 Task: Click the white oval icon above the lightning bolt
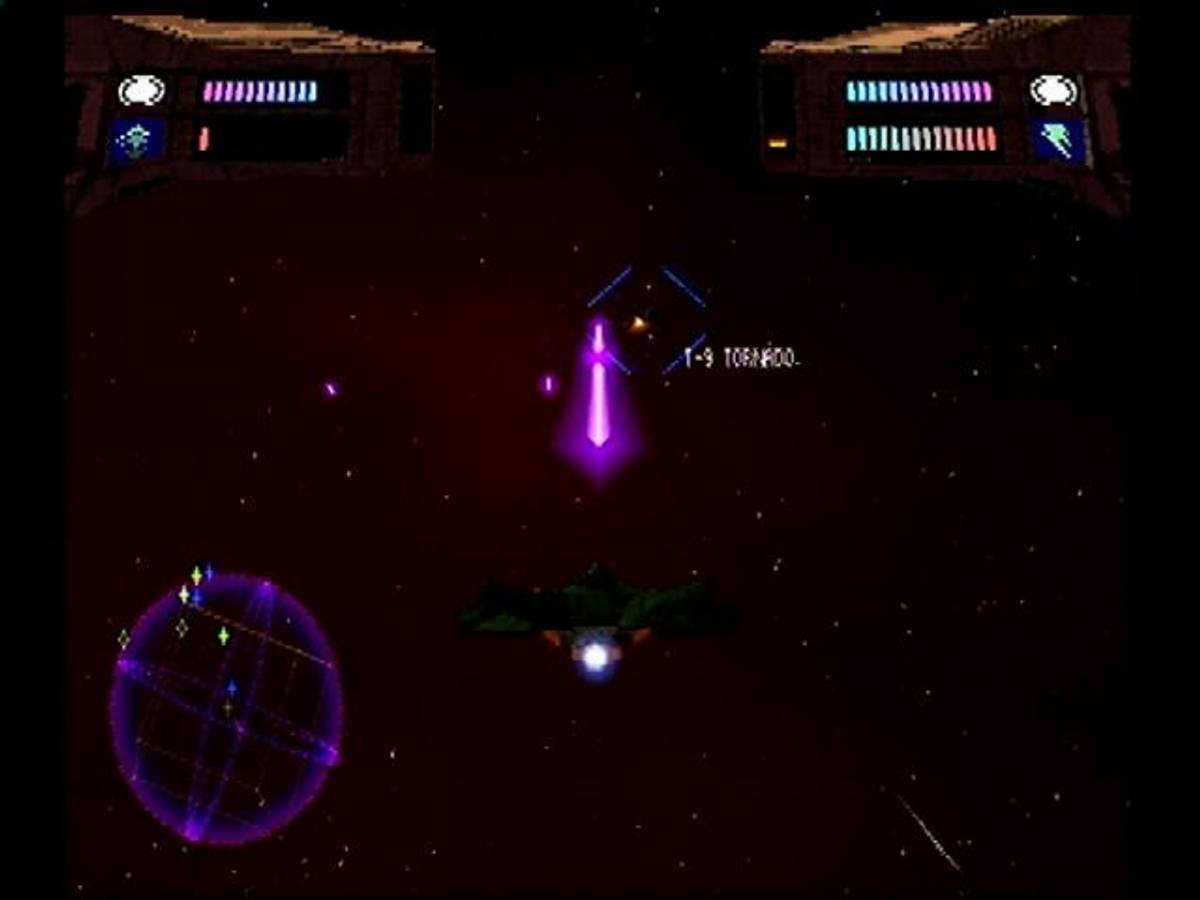[x=1053, y=91]
